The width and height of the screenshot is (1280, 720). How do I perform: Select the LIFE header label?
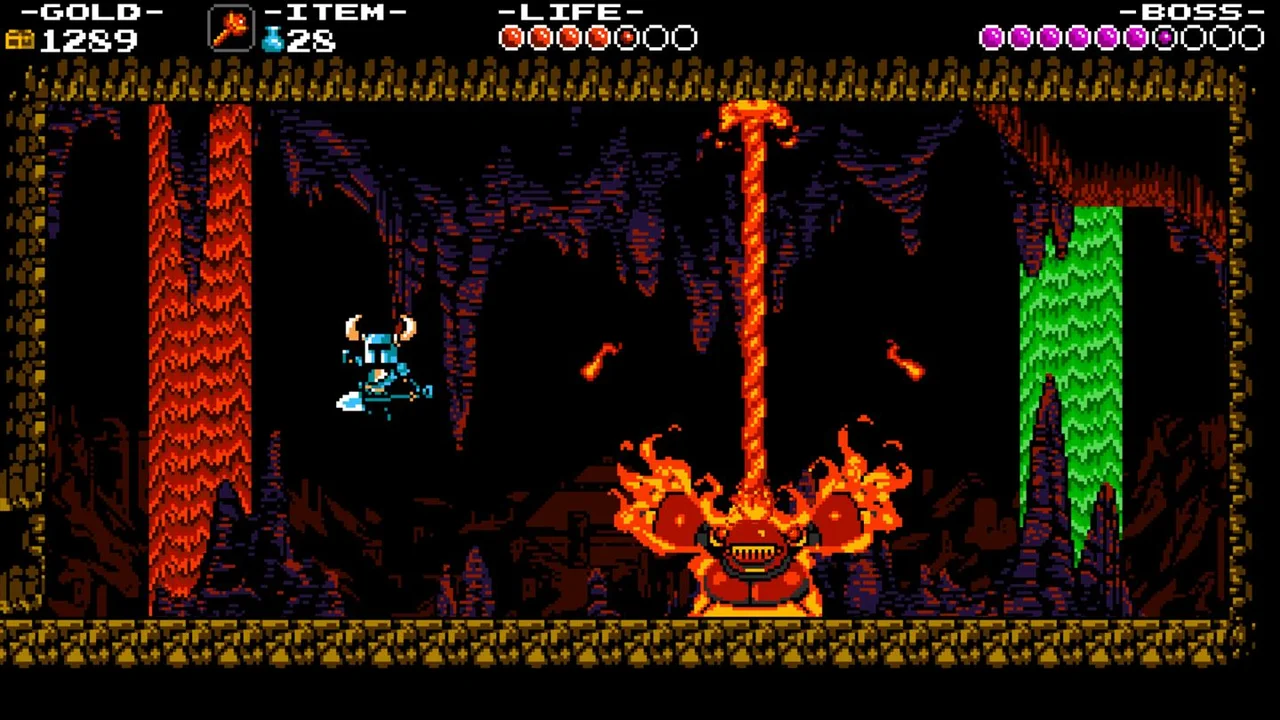(x=570, y=13)
